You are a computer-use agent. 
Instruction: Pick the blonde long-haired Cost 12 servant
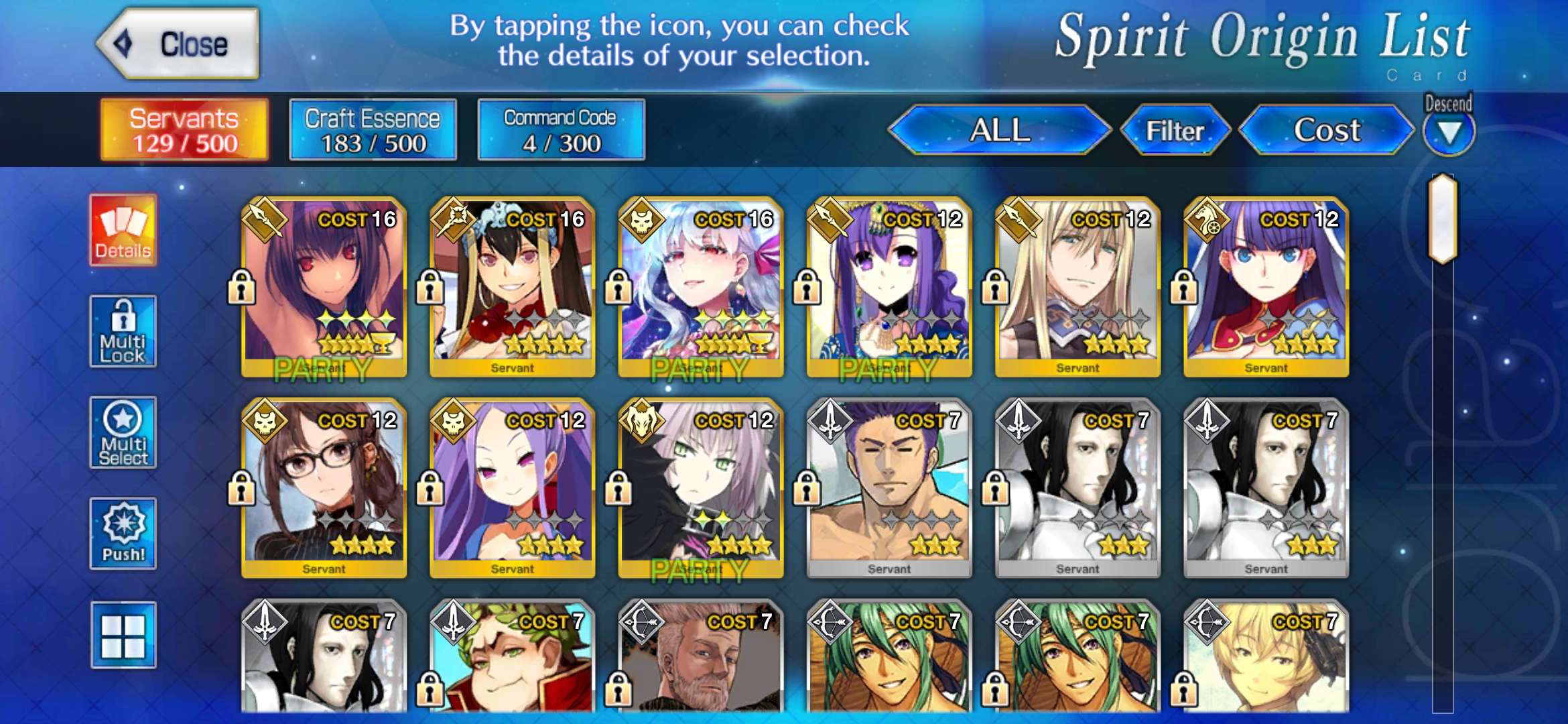tap(1077, 285)
